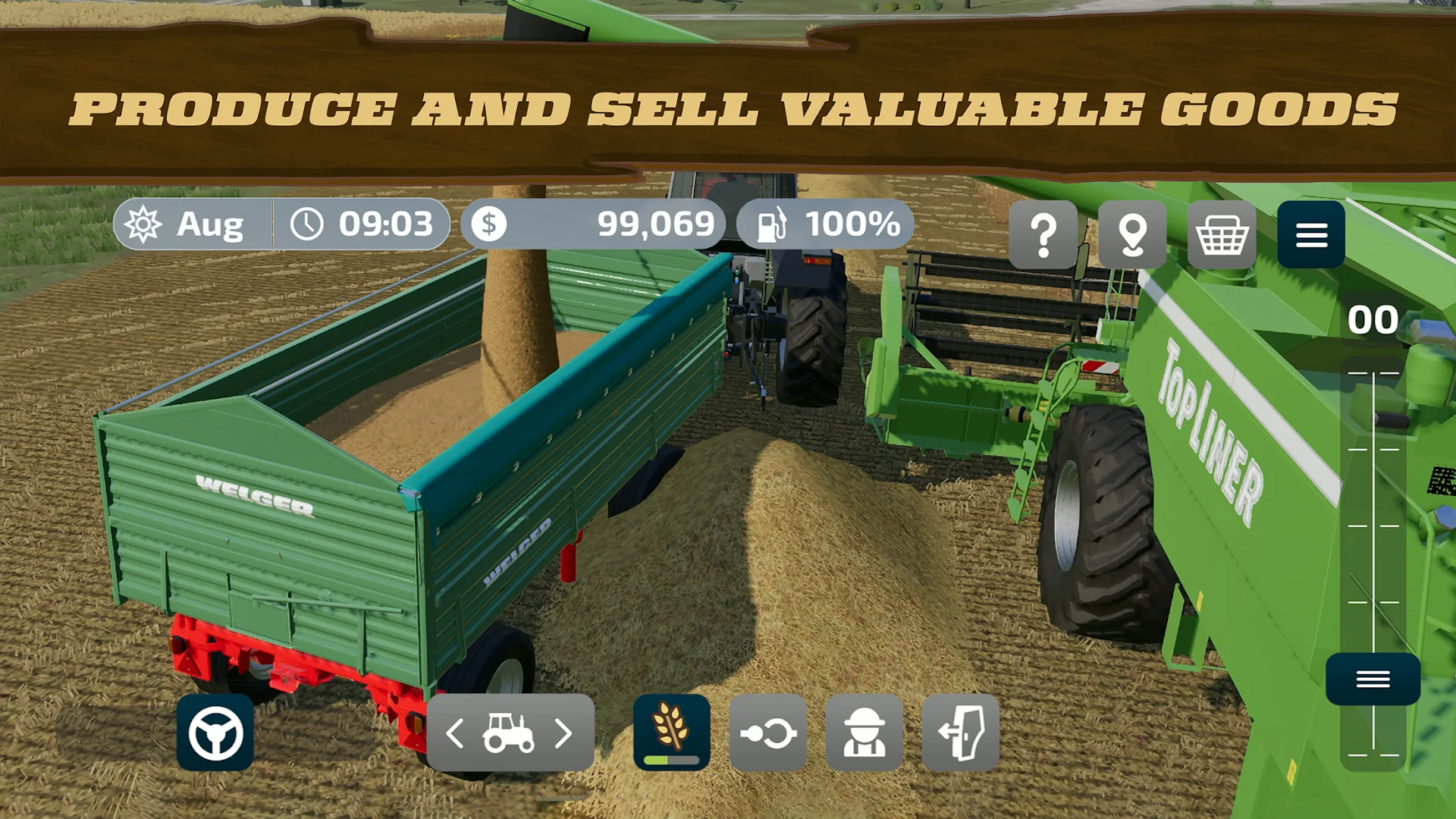Open the map using the location pin icon
The image size is (1456, 819).
point(1133,235)
